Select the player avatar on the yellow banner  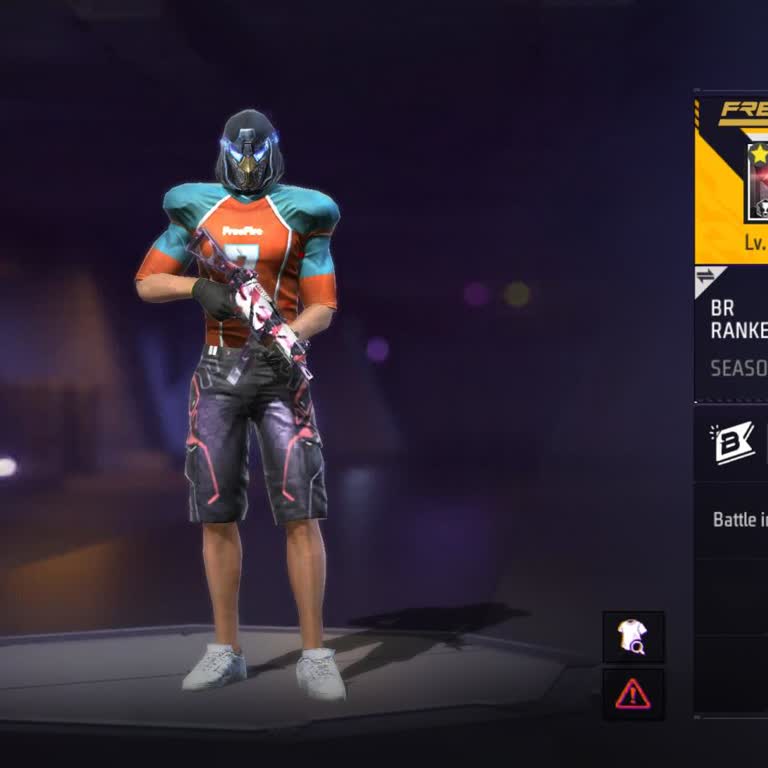point(758,182)
